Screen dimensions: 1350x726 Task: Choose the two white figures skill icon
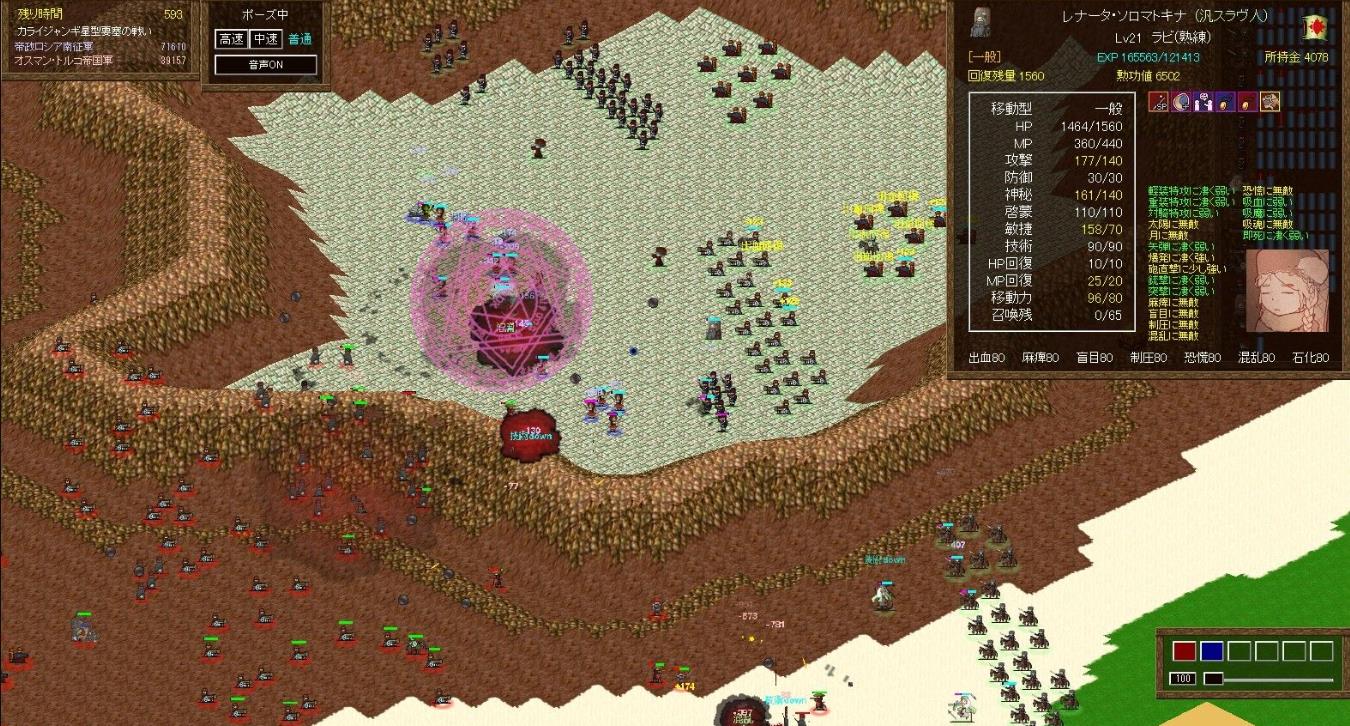(x=1203, y=101)
